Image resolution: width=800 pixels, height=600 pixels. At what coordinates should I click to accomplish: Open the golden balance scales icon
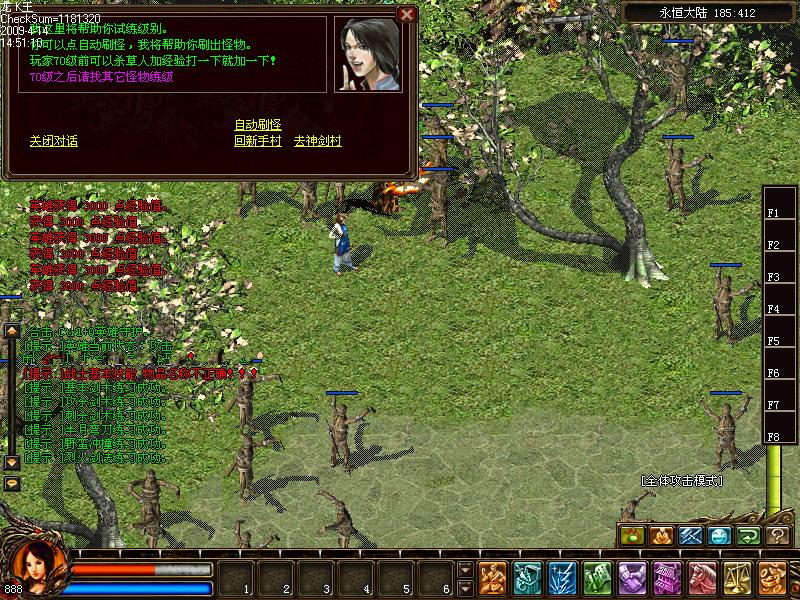pyautogui.click(x=737, y=578)
